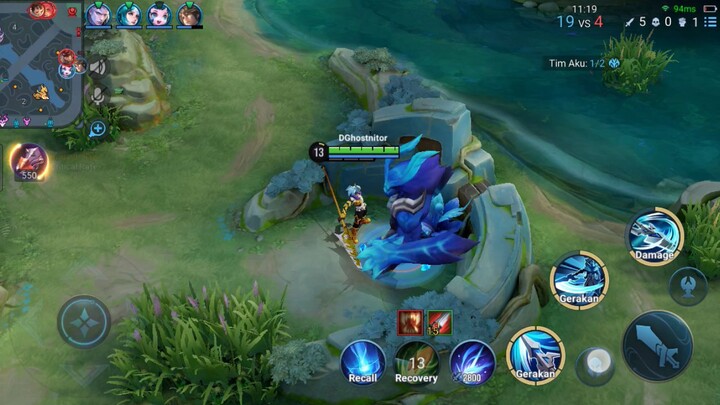The image size is (720, 405).
Task: Activate the Recall spell
Action: coord(363,360)
